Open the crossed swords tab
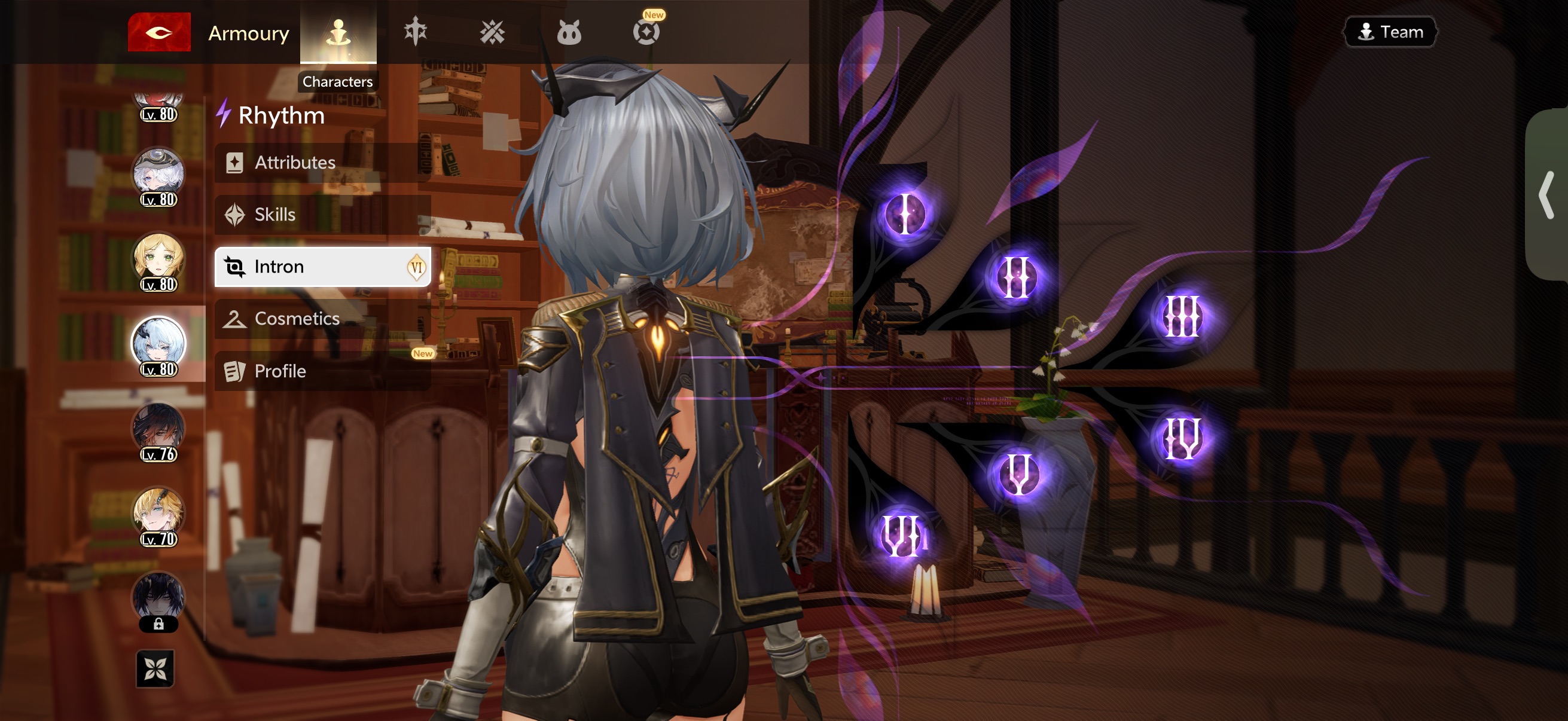This screenshot has width=1568, height=721. (x=492, y=32)
